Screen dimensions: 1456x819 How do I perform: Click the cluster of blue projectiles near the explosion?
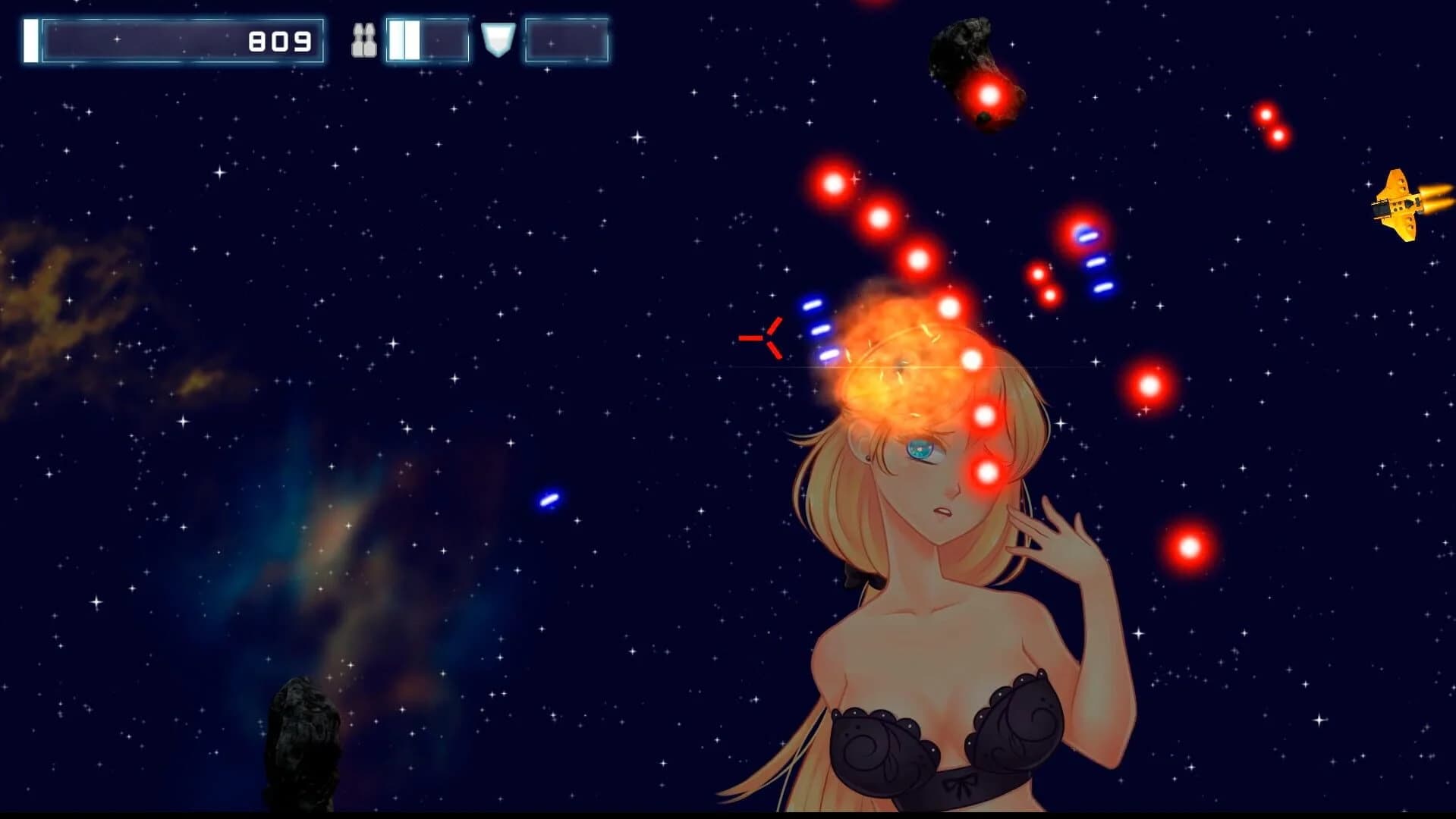coord(819,330)
